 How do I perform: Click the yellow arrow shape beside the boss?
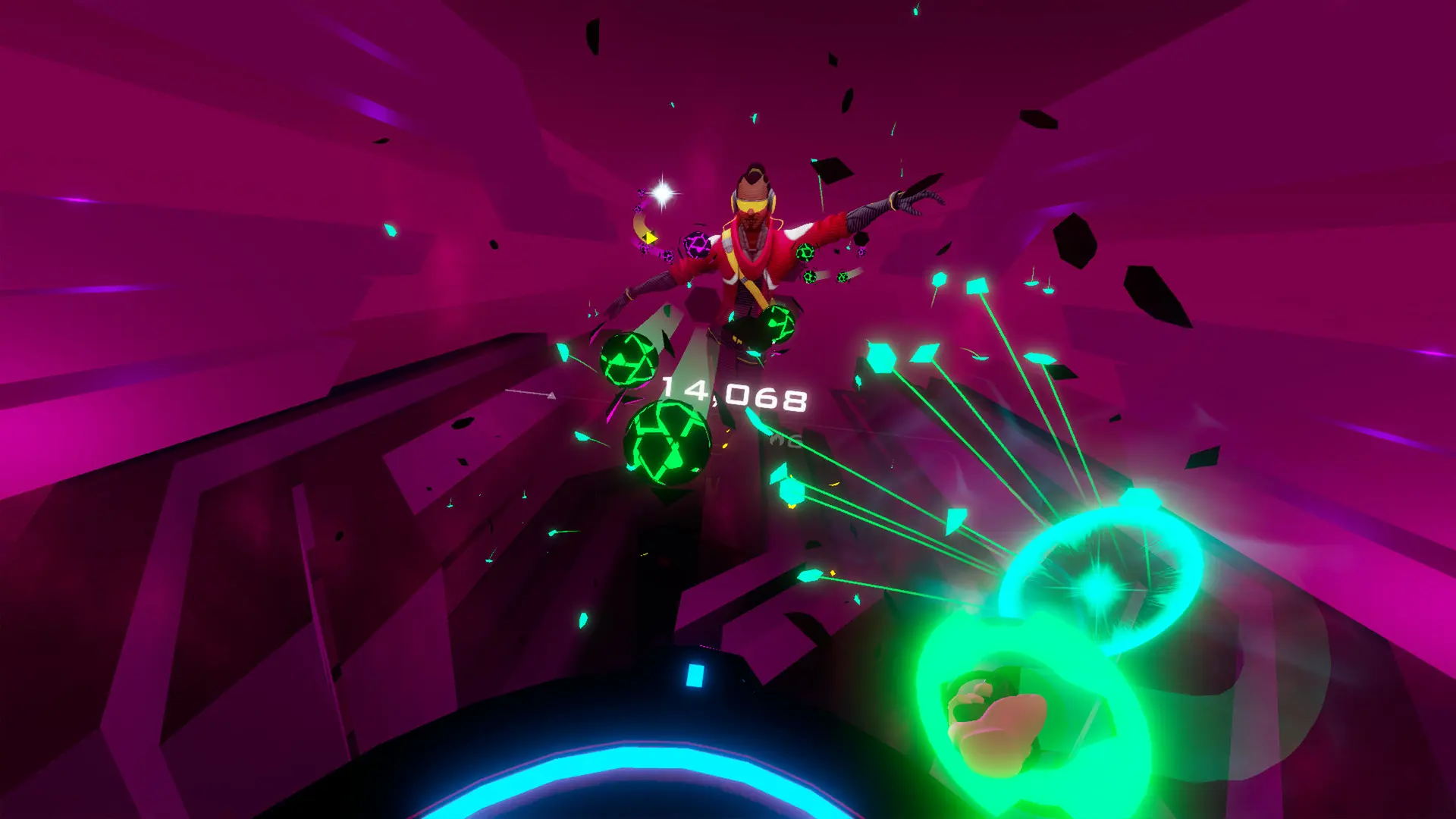[x=651, y=238]
